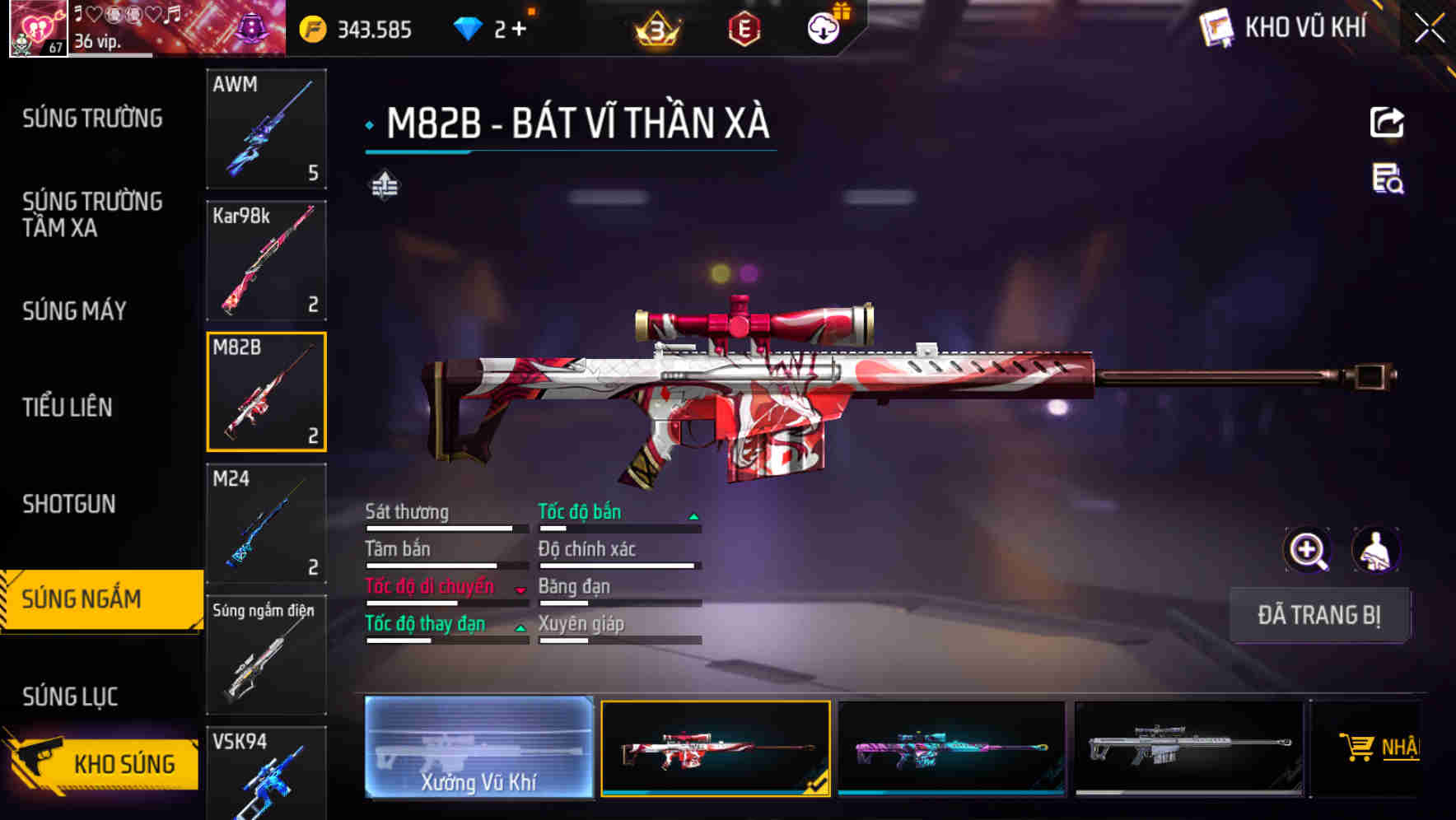Switch to the SÚNG TRƯỜNG category
1456x820 pixels.
[x=91, y=119]
